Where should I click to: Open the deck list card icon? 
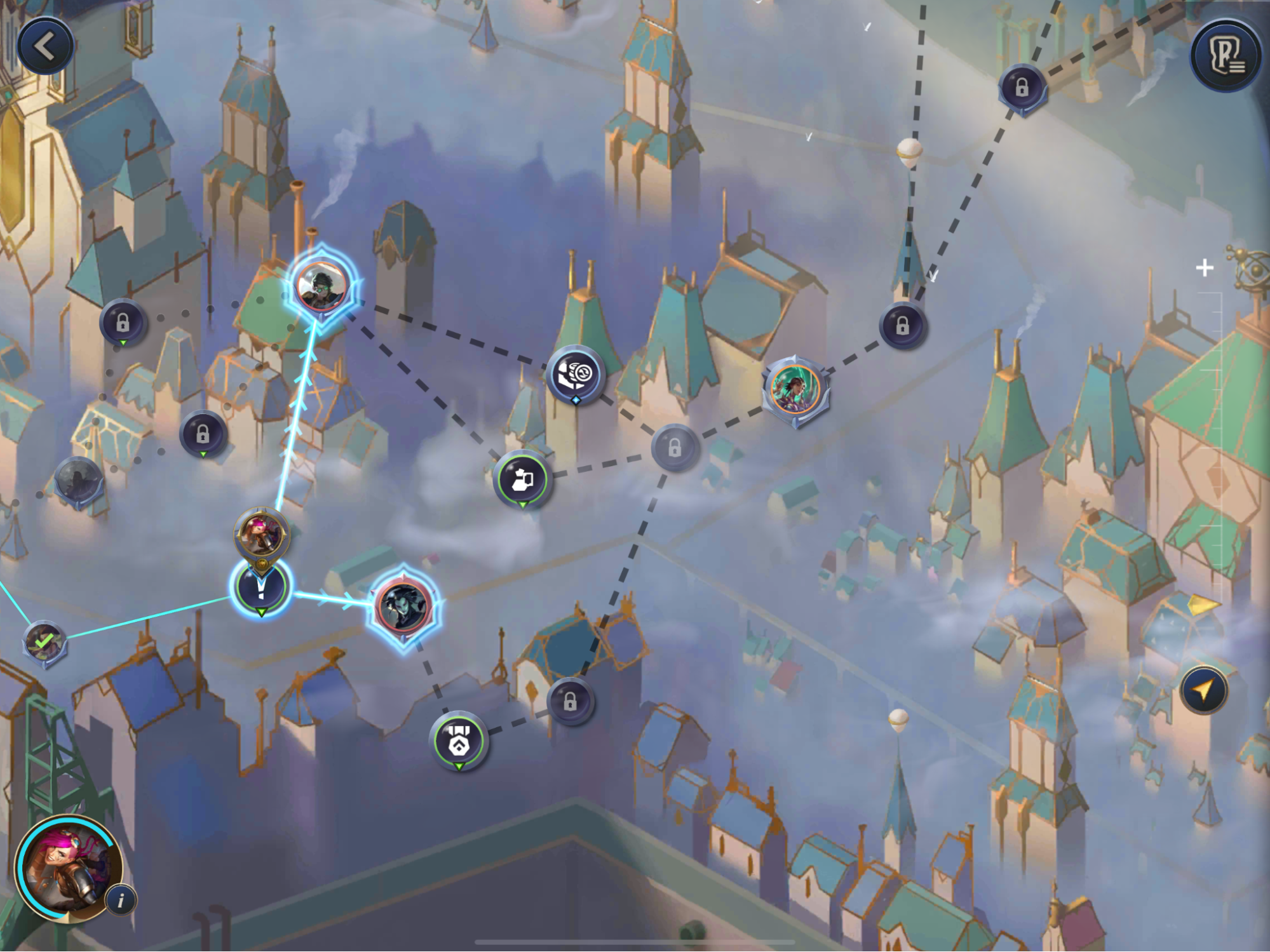pos(1226,57)
